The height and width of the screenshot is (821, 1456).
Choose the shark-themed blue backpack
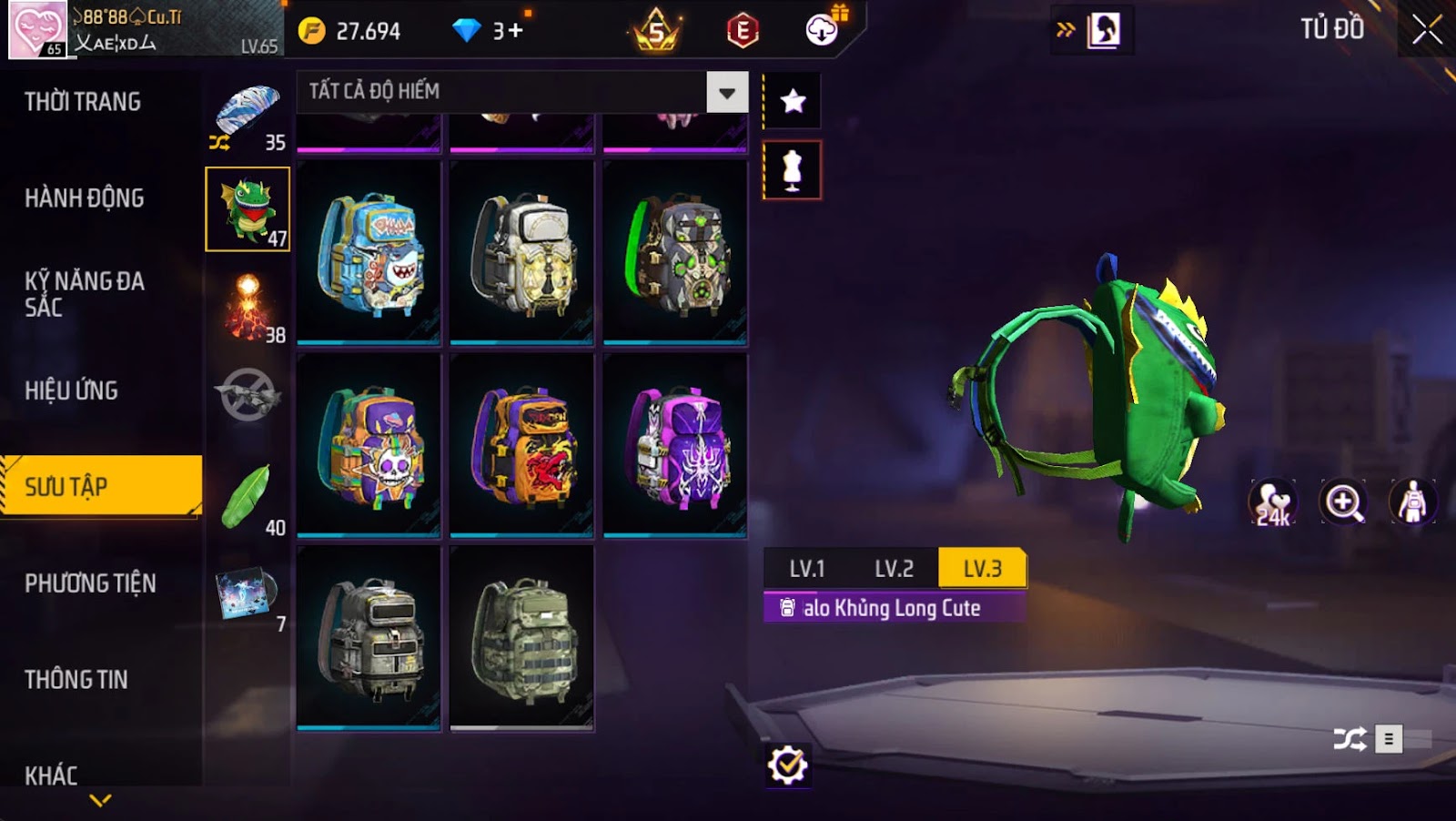[x=369, y=253]
